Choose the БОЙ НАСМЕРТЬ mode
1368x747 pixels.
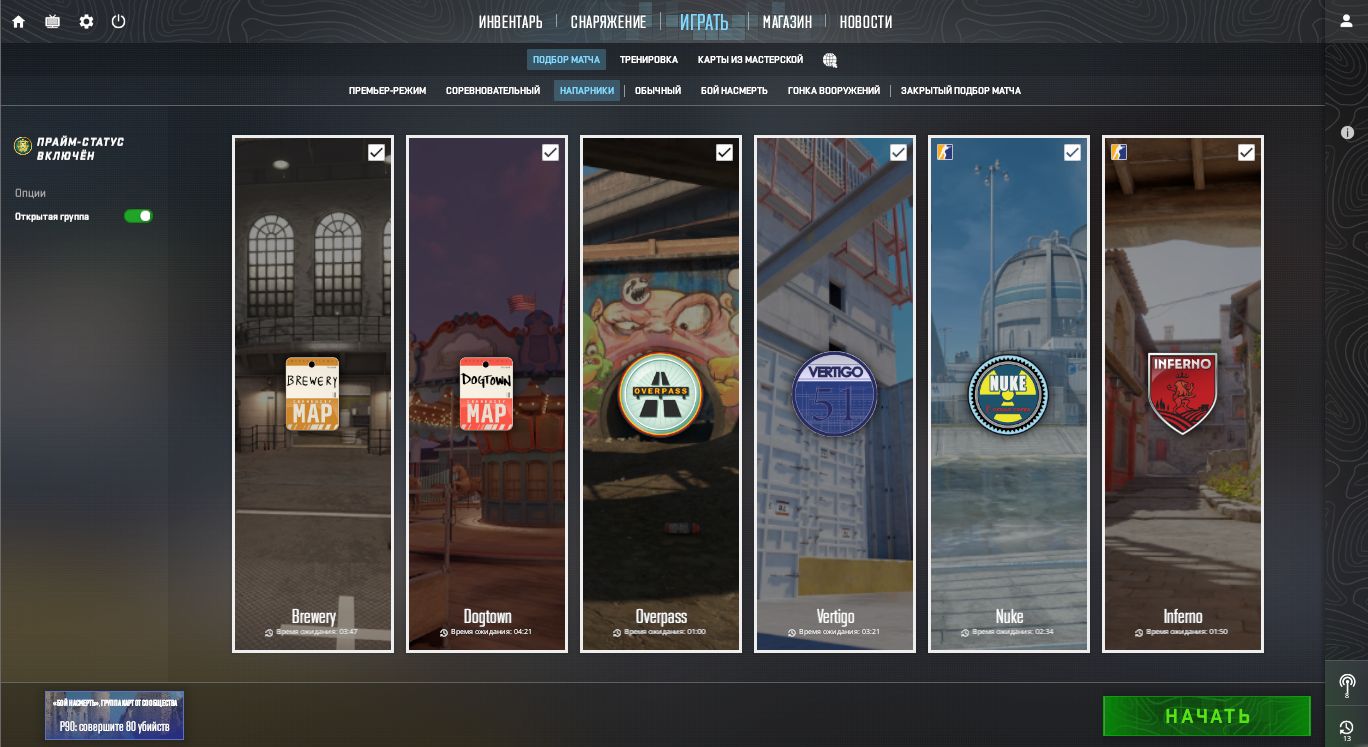[x=734, y=91]
